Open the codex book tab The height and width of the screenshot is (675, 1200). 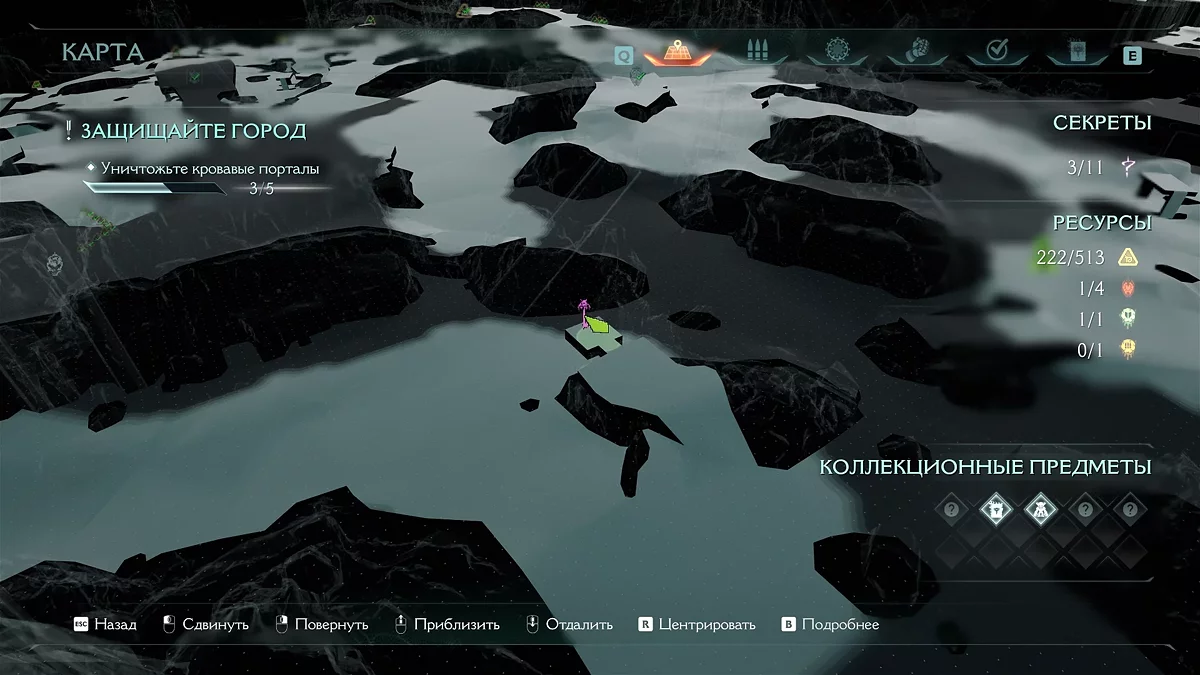[x=1076, y=50]
